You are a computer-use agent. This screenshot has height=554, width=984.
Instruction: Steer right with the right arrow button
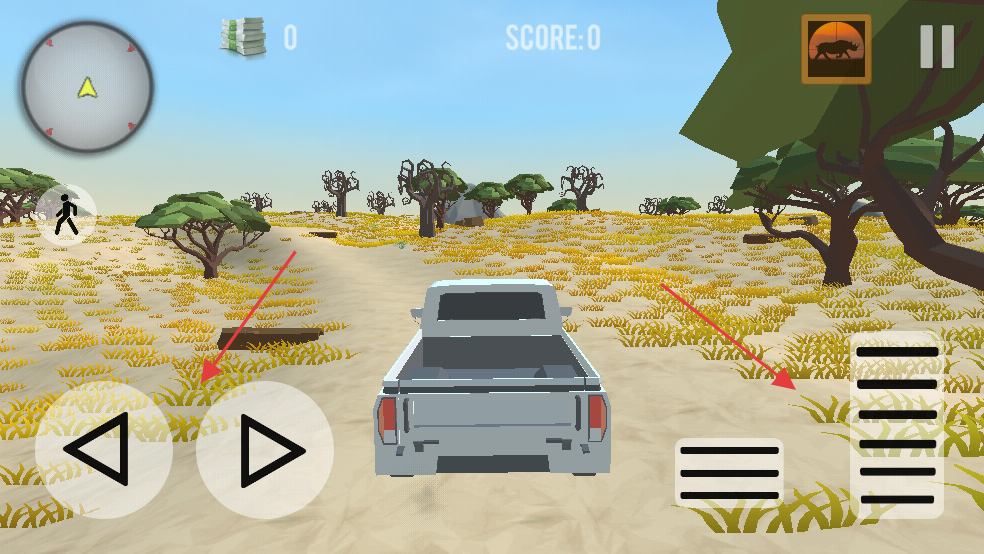click(265, 449)
